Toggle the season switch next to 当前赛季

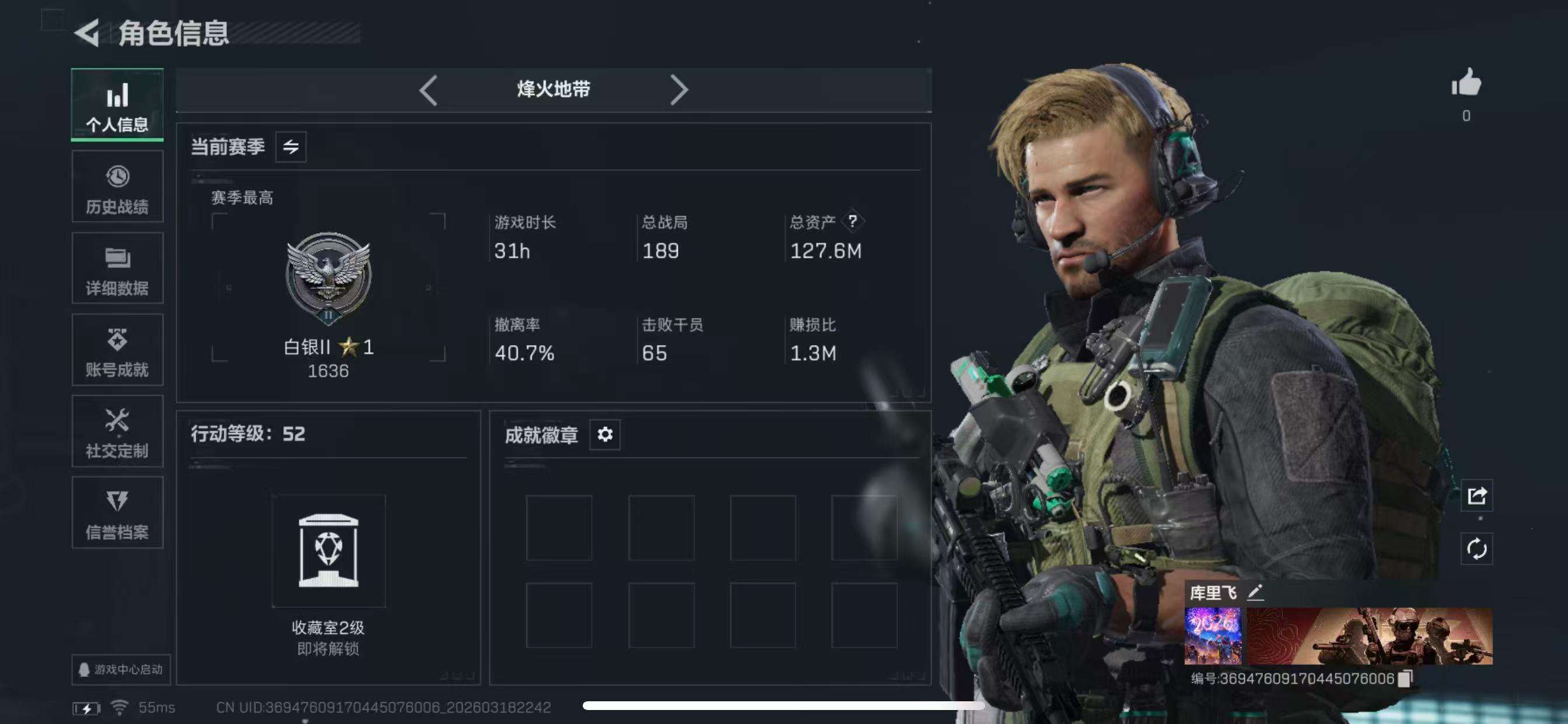click(x=290, y=147)
